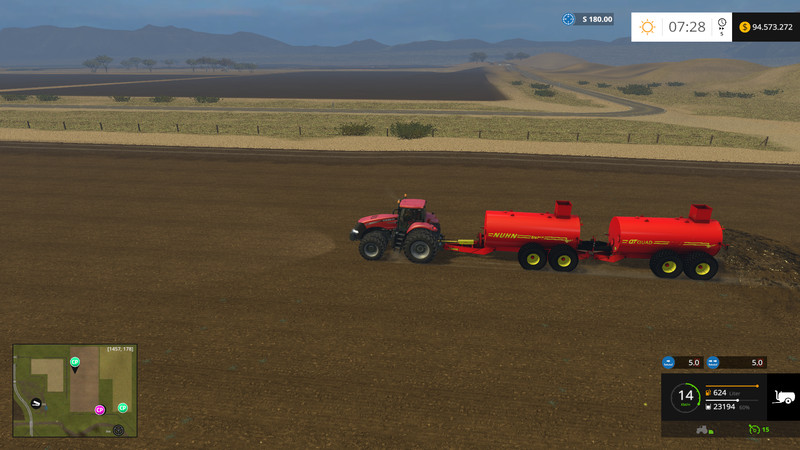Click the green CP marker with black pointer
Viewport: 800px width, 450px height.
coord(75,362)
